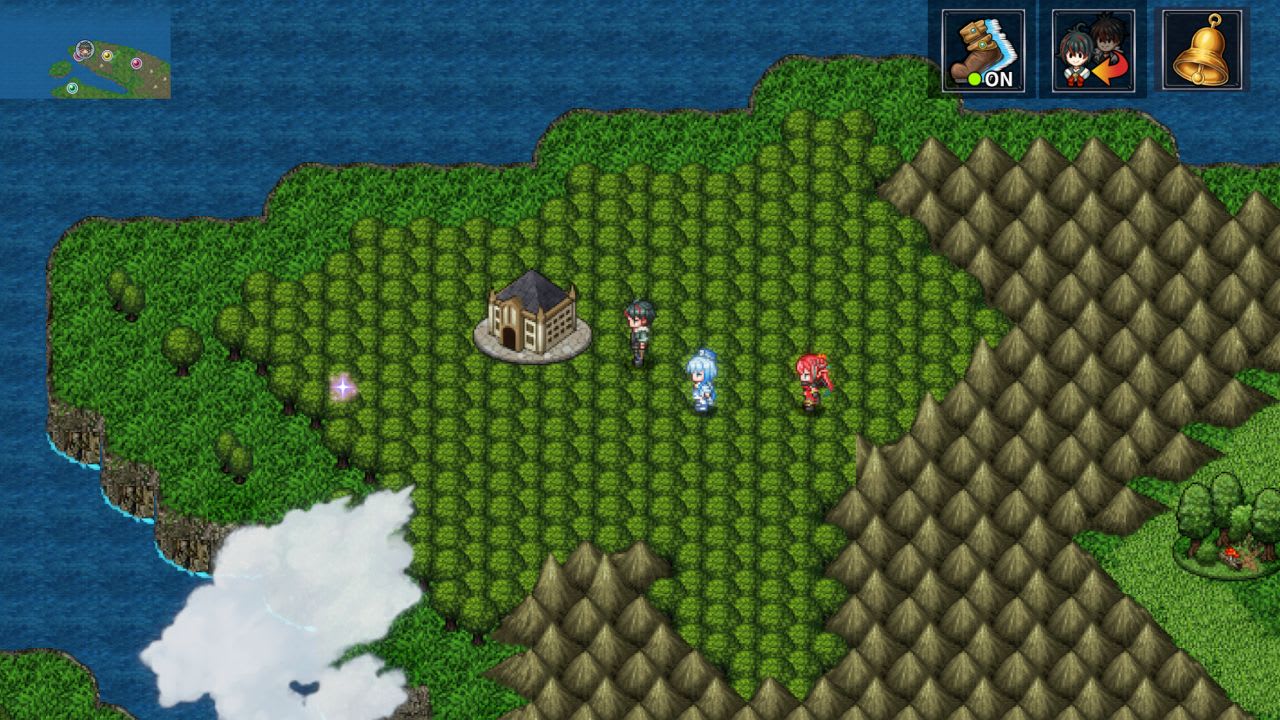This screenshot has height=720, width=1280.
Task: Select the pink orb marker on minimap
Action: (137, 62)
